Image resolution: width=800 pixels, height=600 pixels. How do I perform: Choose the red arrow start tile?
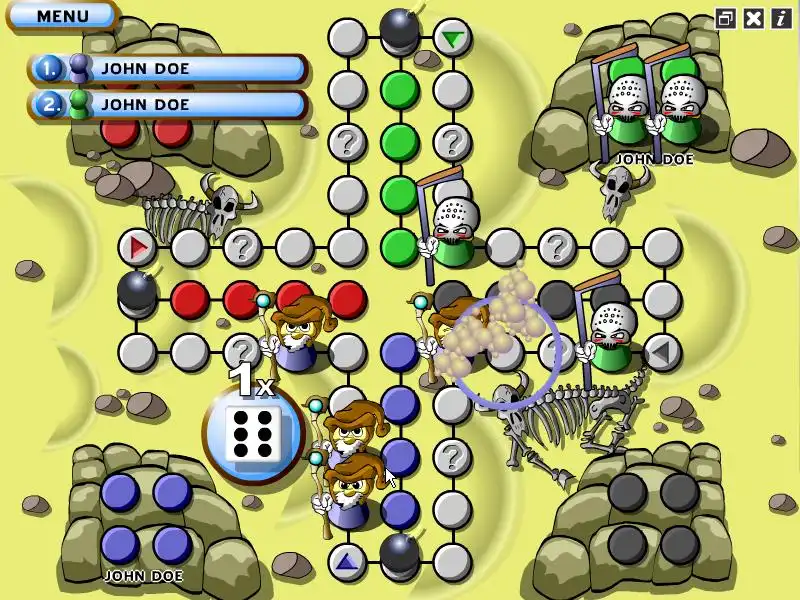click(137, 246)
